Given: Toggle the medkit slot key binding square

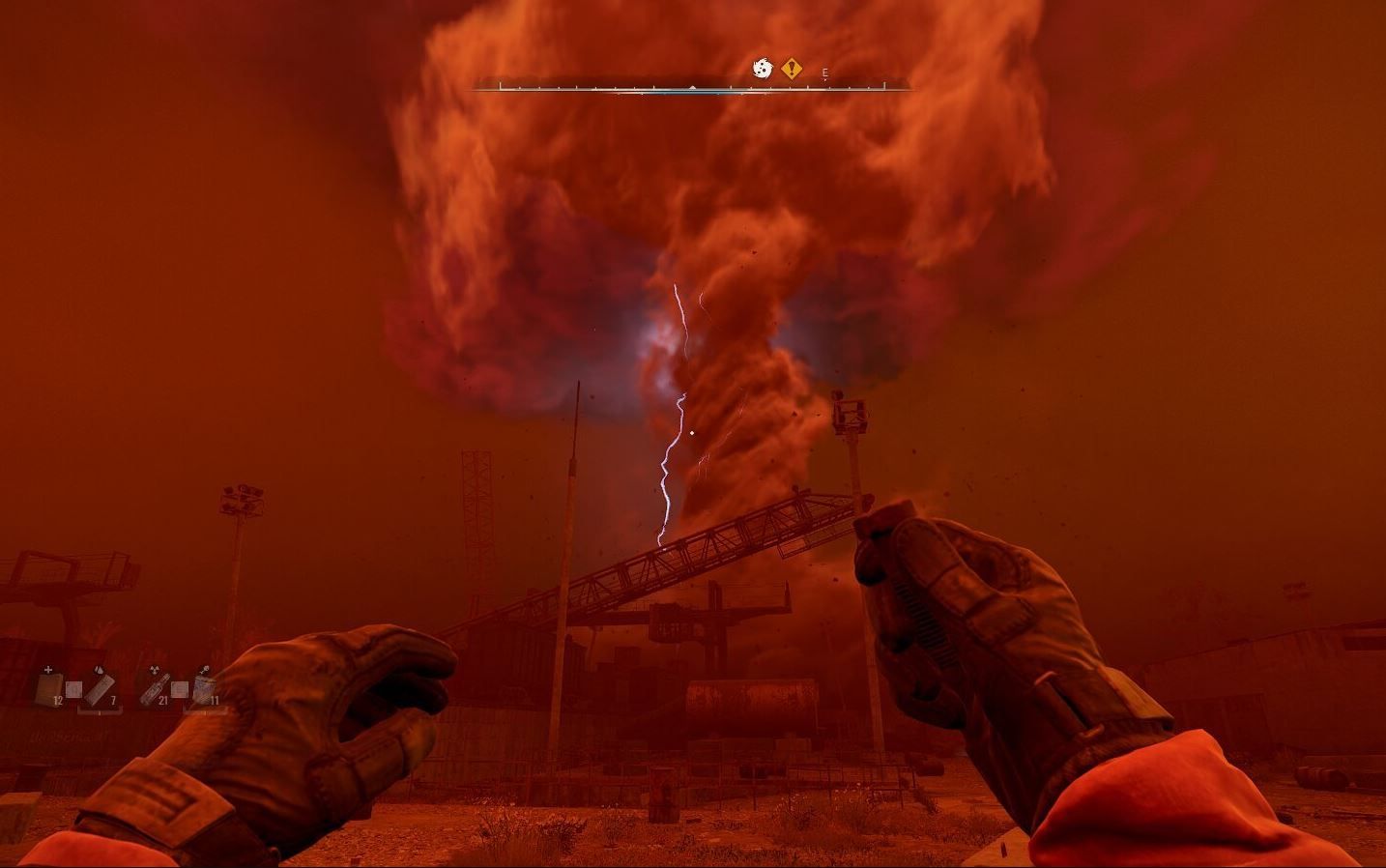Looking at the screenshot, I should [x=73, y=688].
